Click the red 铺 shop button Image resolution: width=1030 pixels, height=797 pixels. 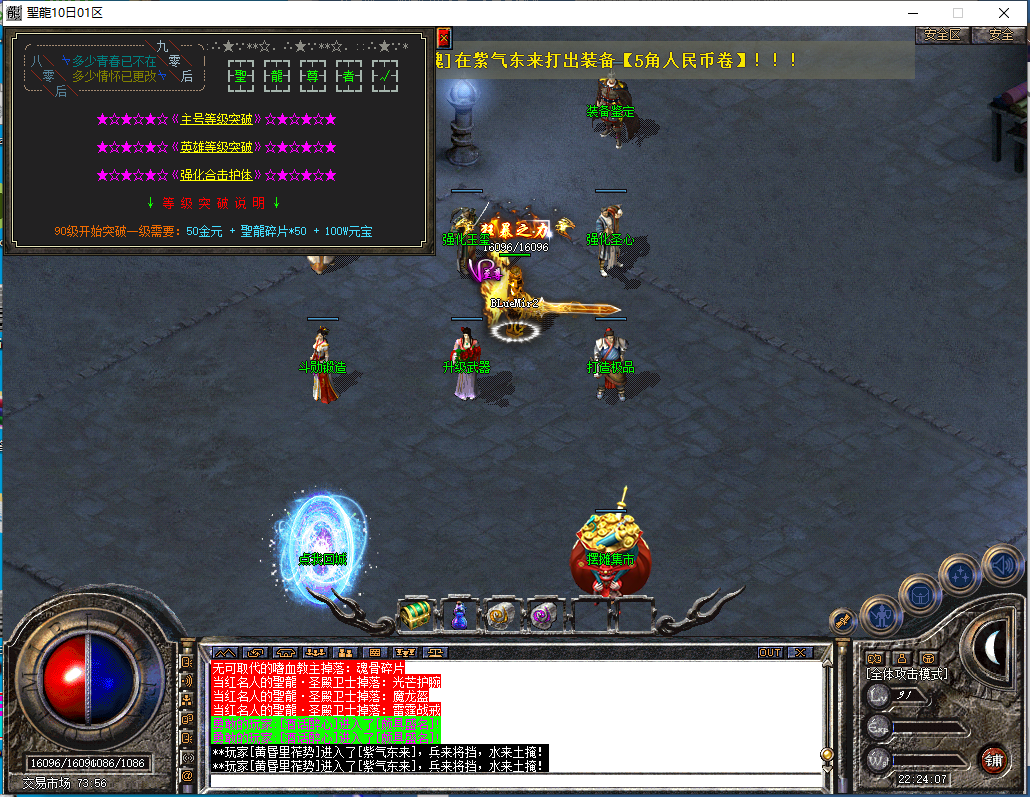(x=993, y=759)
